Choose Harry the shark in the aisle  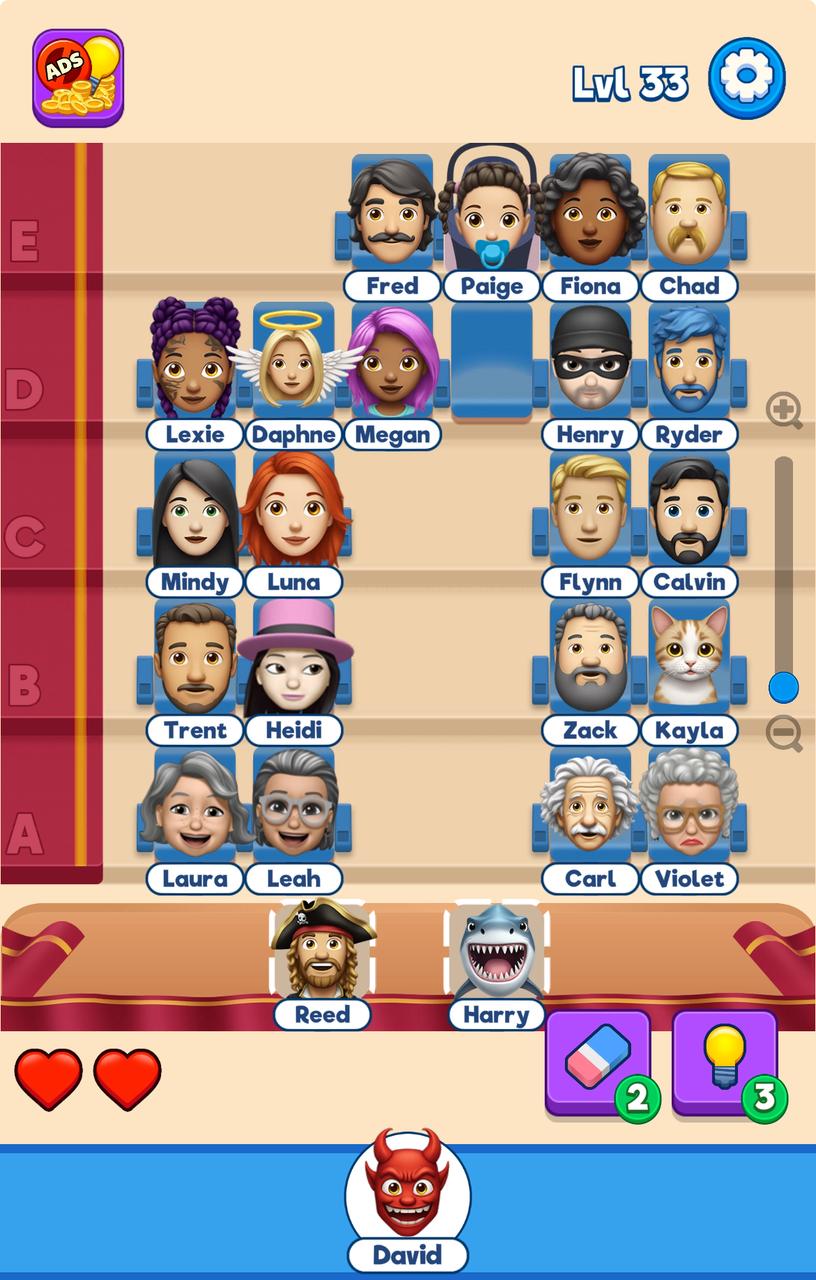coord(496,952)
